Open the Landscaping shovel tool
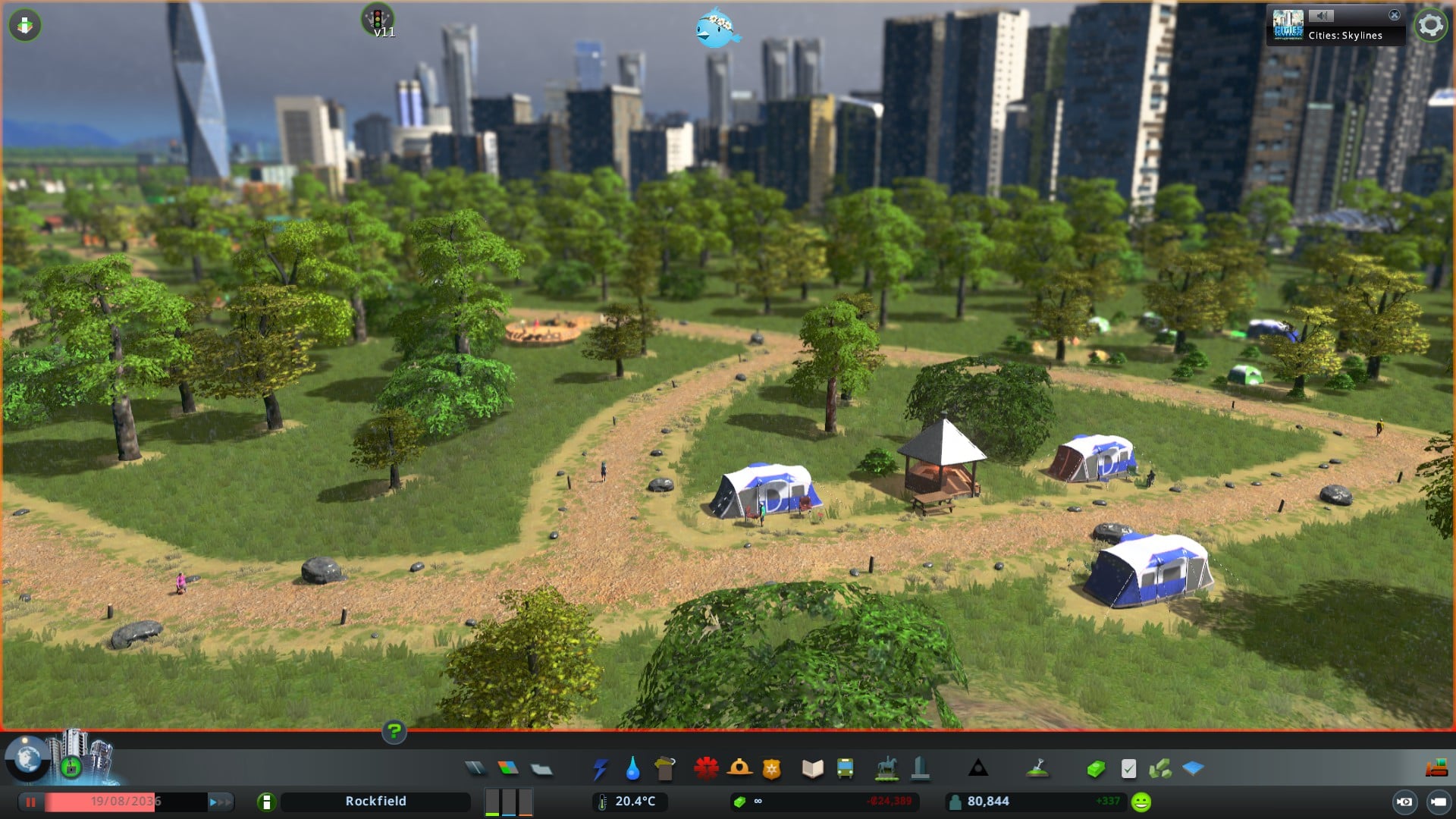 pos(1037,769)
